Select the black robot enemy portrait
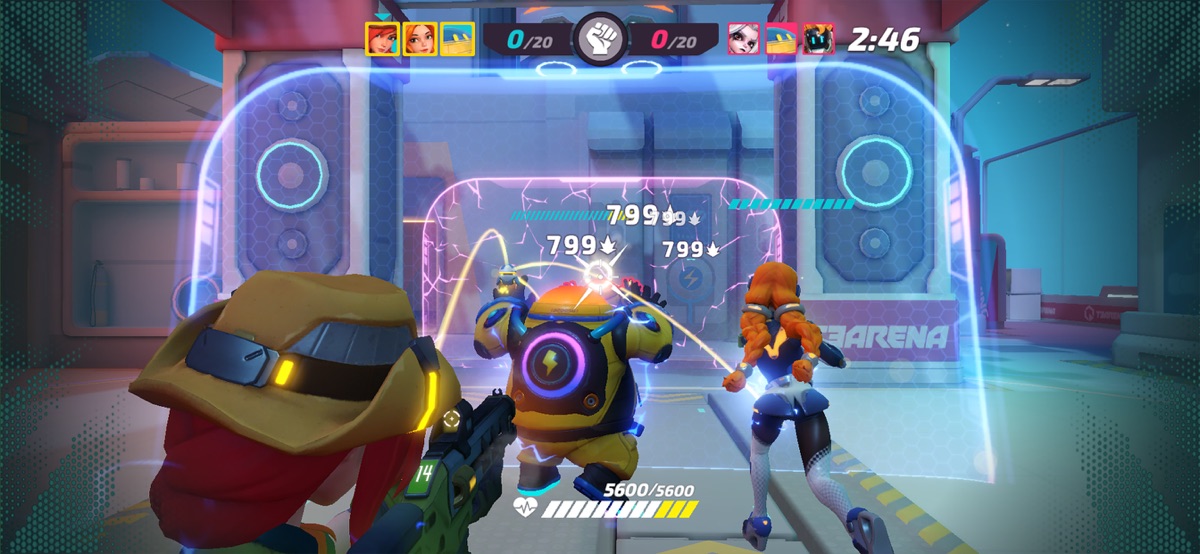 pos(818,39)
